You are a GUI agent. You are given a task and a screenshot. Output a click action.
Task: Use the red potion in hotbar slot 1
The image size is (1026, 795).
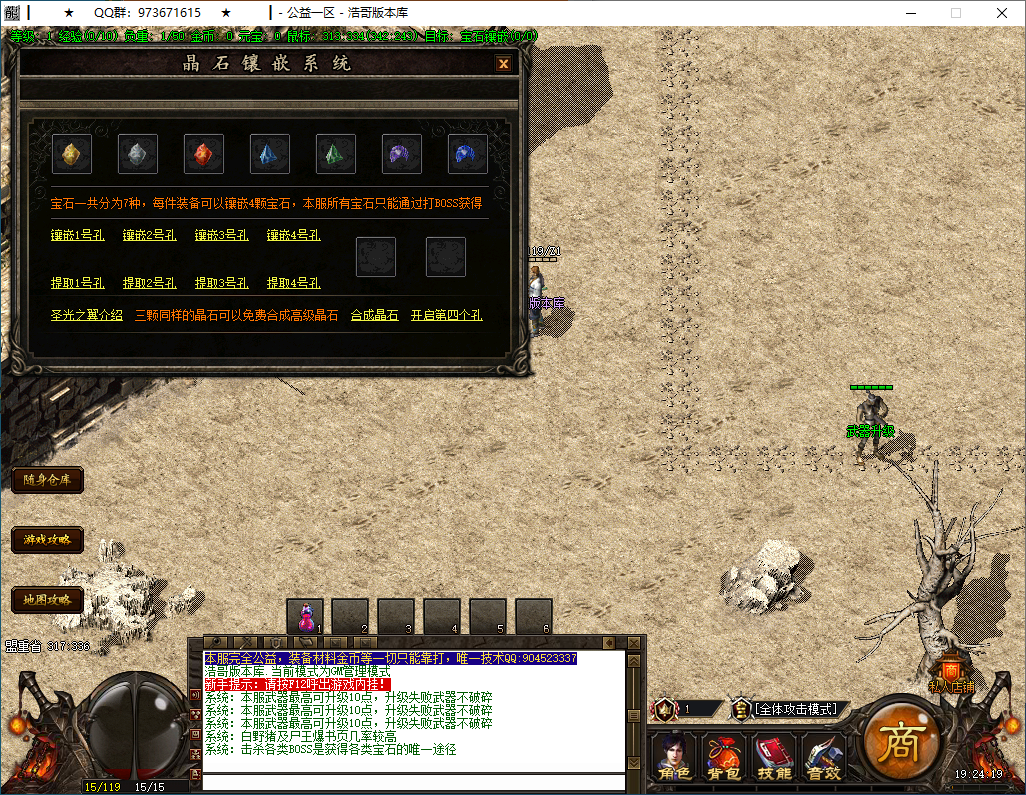(305, 616)
